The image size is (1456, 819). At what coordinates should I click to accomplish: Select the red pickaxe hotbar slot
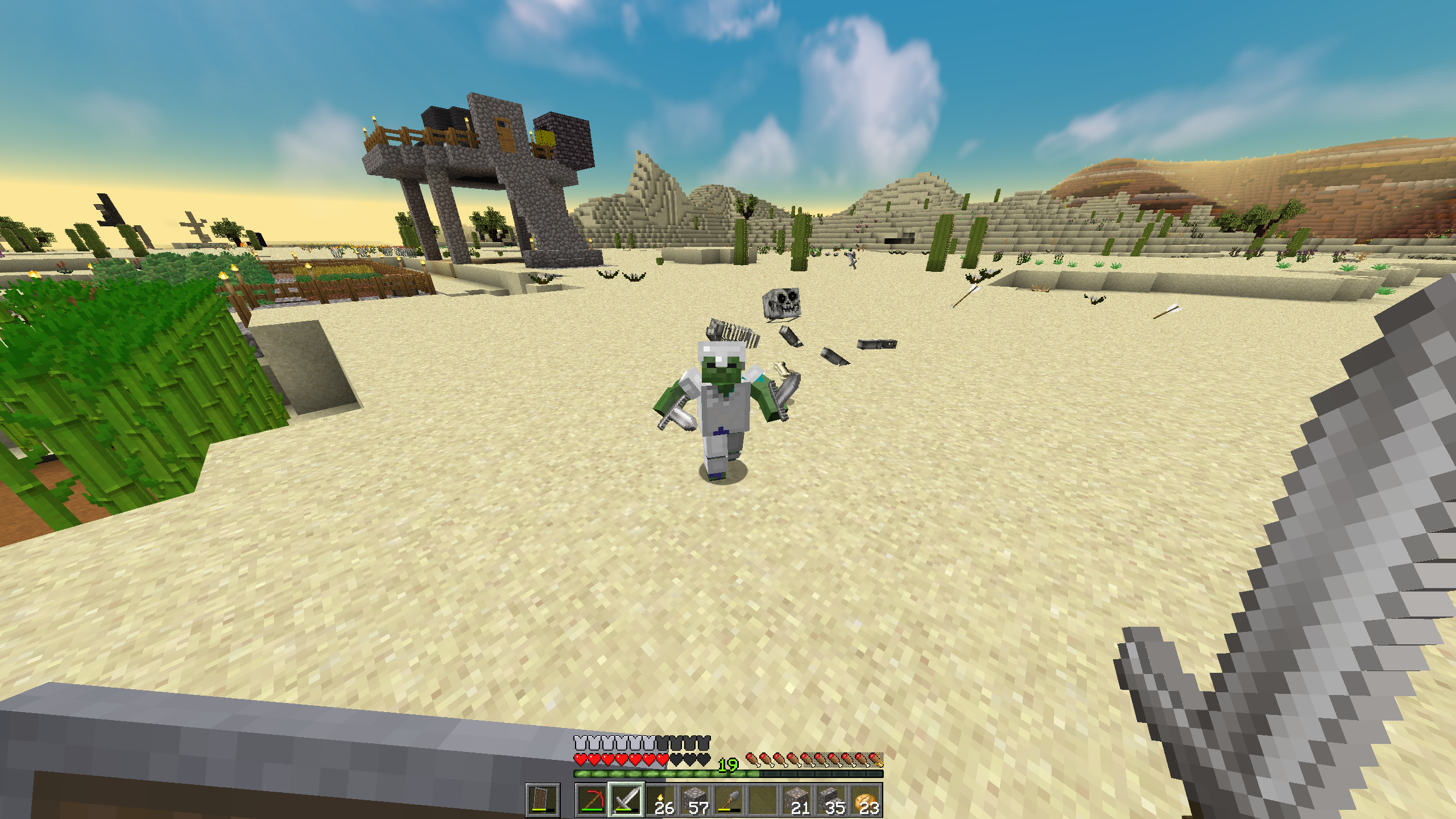[x=591, y=800]
